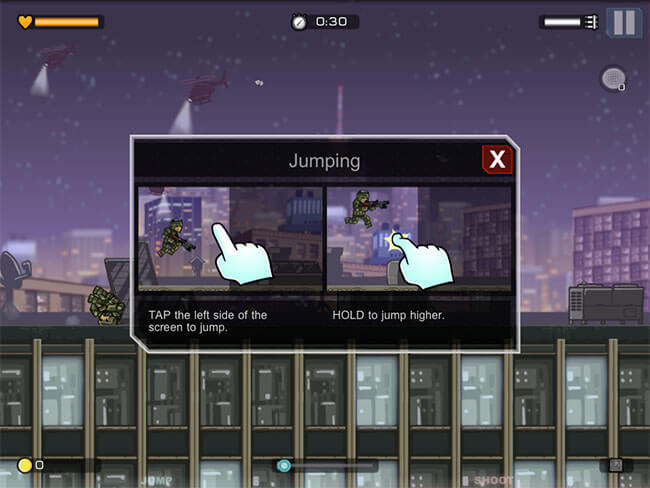
Task: Pause the game
Action: click(x=624, y=22)
